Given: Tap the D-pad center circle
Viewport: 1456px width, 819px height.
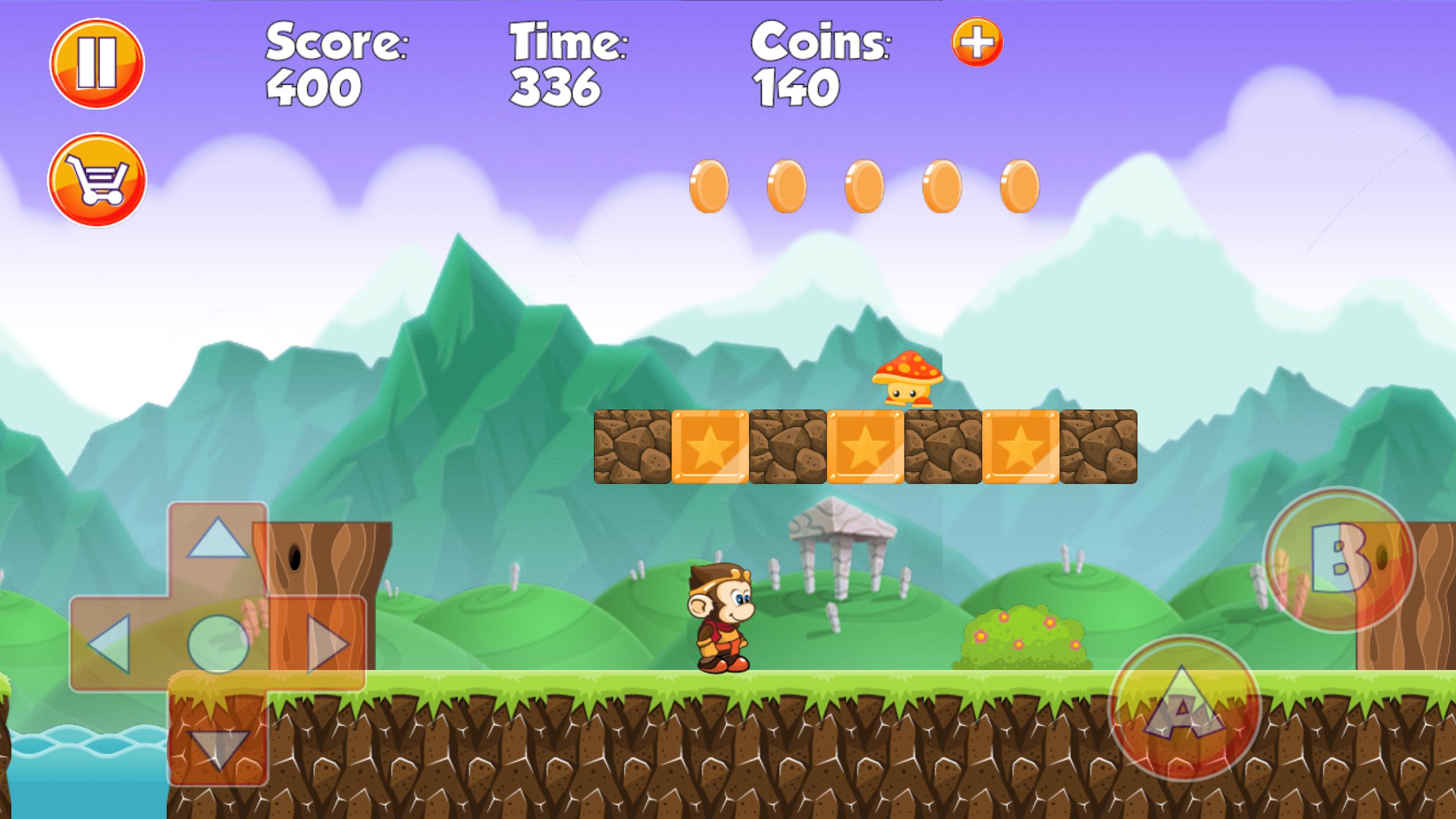Looking at the screenshot, I should point(218,644).
